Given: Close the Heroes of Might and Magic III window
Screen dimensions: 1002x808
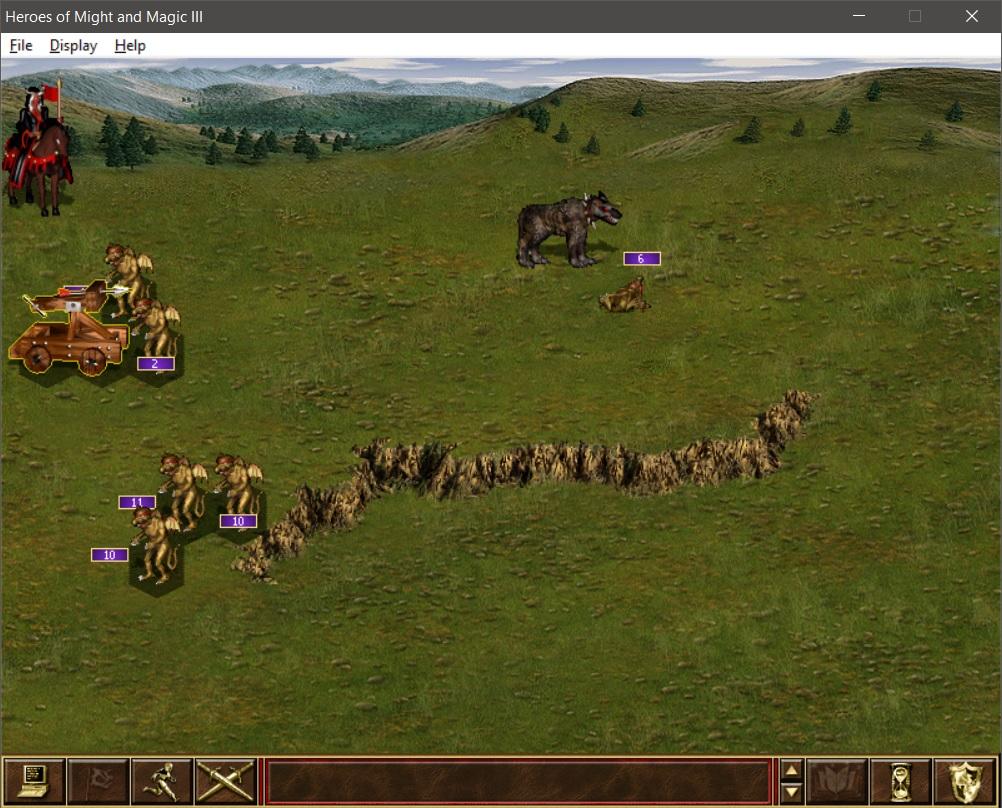Looking at the screenshot, I should click(971, 16).
